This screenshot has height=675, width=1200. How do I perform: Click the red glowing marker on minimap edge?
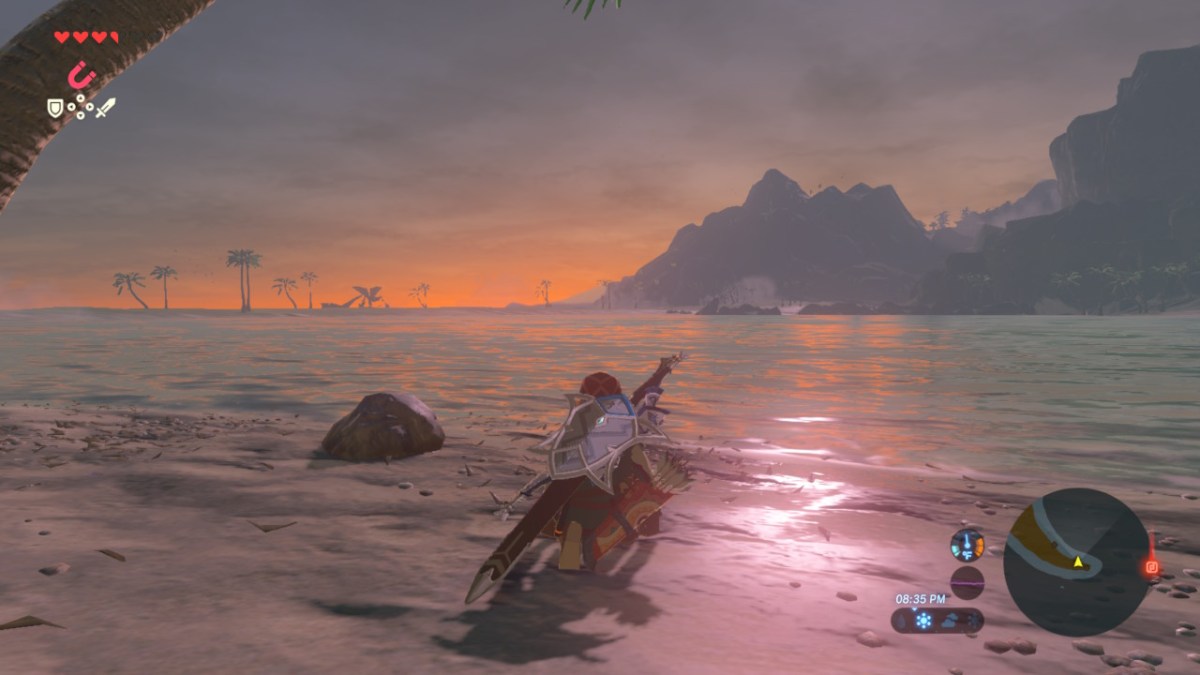(1152, 567)
